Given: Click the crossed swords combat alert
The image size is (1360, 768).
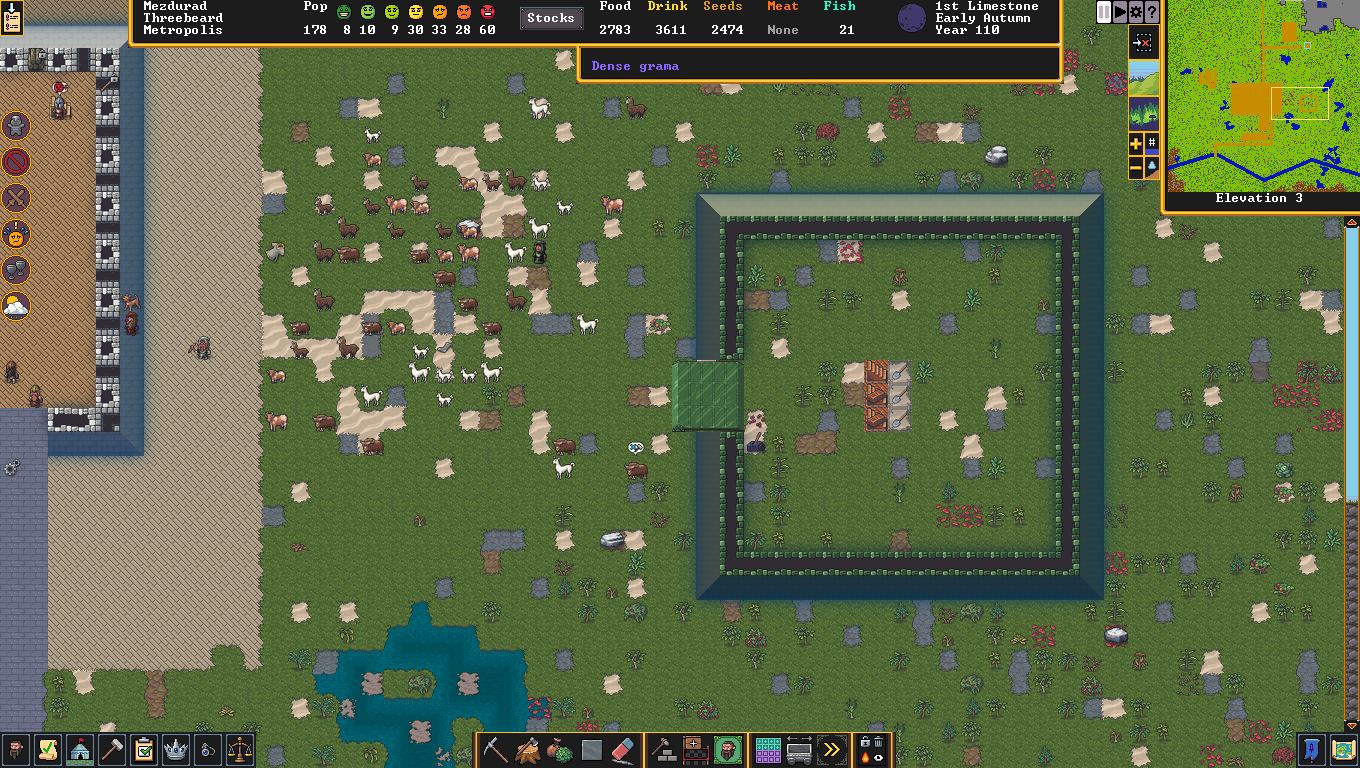Looking at the screenshot, I should coord(16,198).
